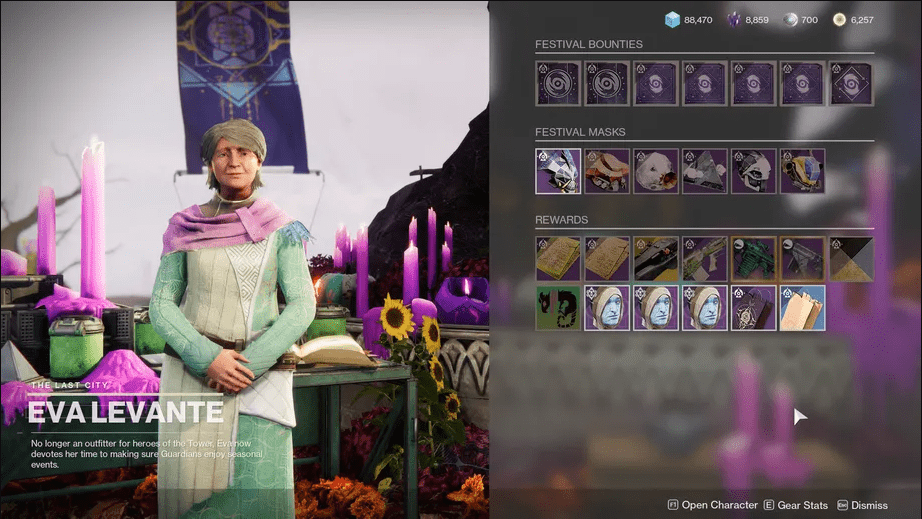Select the highlighted white and blue checkered mask
Image resolution: width=922 pixels, height=519 pixels.
557,171
